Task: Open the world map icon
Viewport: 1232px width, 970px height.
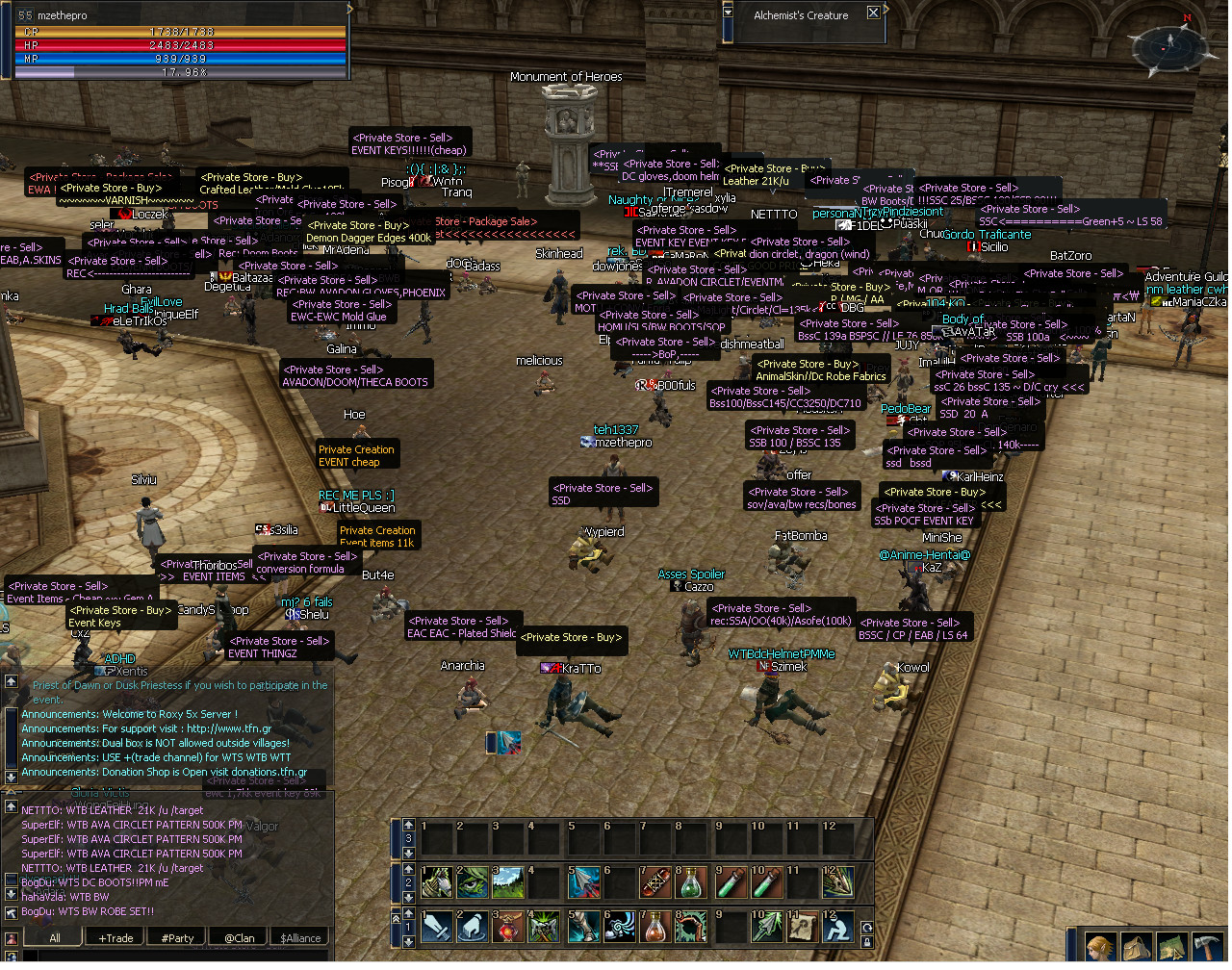Action: tap(1172, 947)
